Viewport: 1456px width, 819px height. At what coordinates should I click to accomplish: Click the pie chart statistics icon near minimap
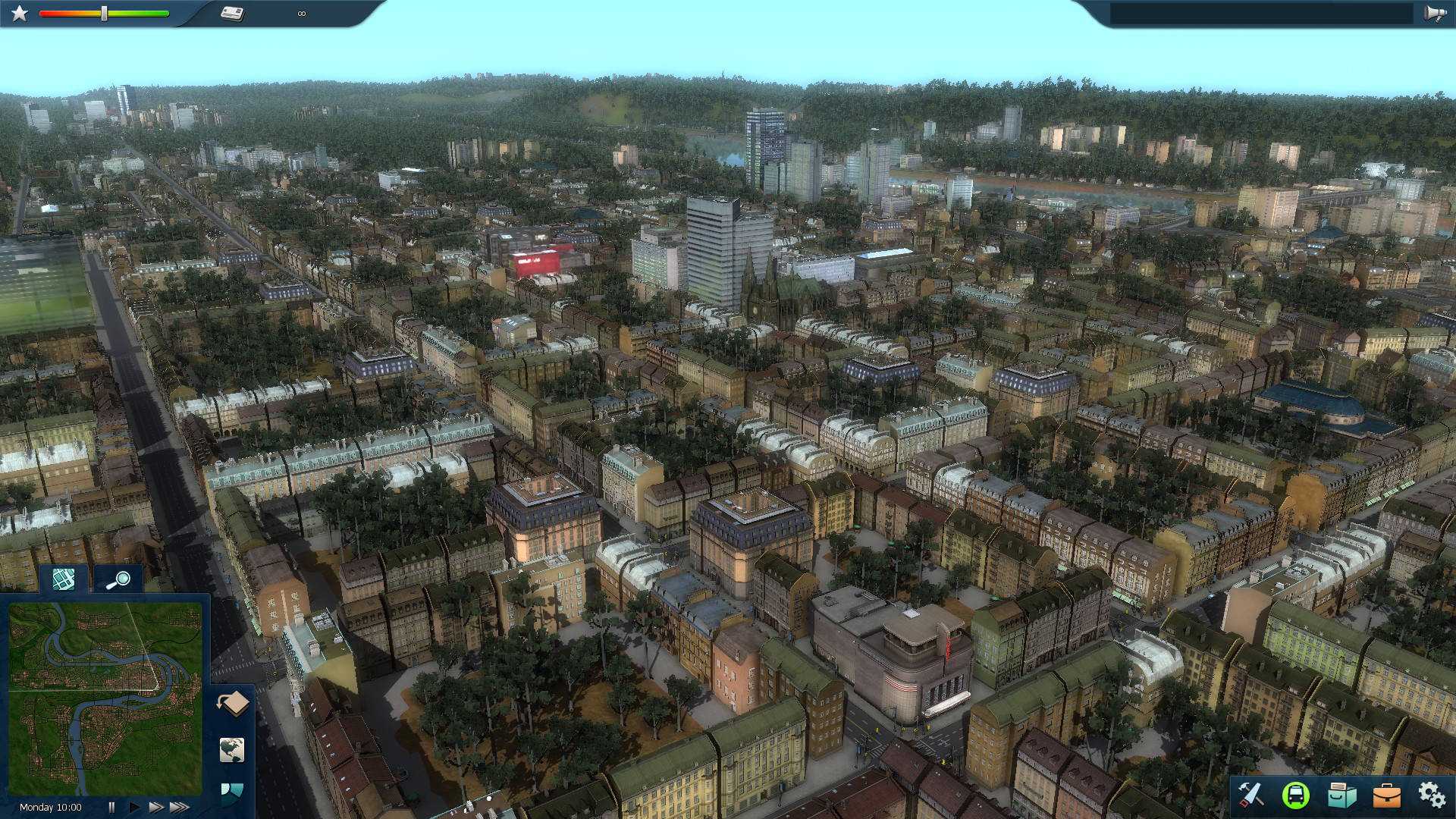point(231,791)
